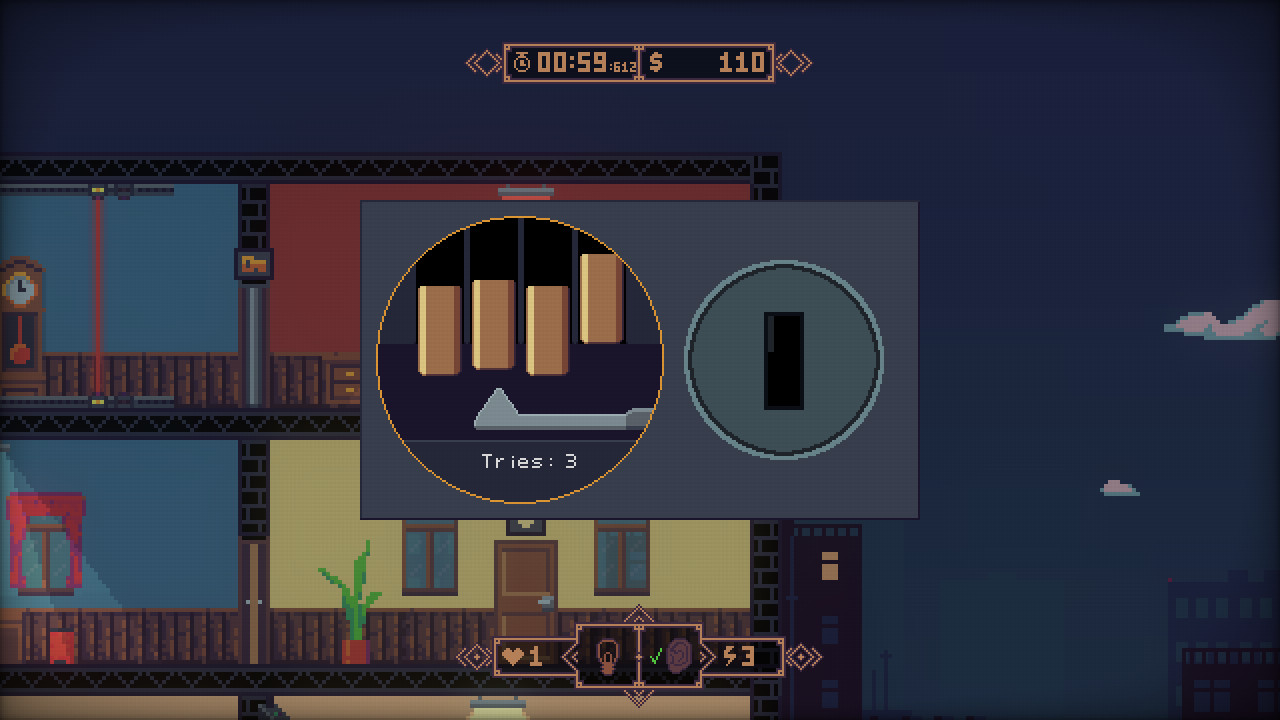Switch to the lockpick panel of the toolbar
Image resolution: width=1280 pixels, height=720 pixels.
coord(607,655)
